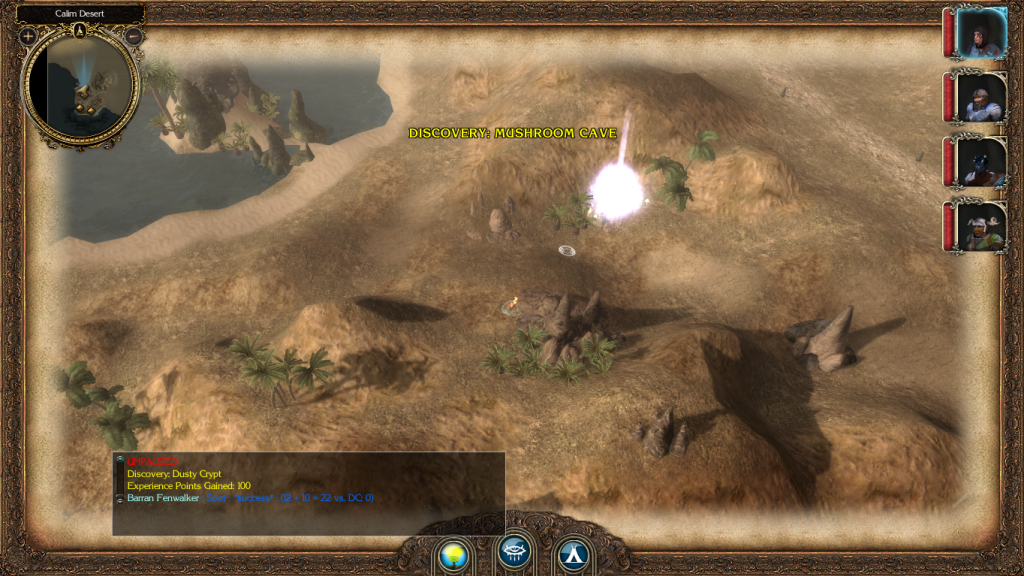Activate the eye-shaped icon button

pyautogui.click(x=514, y=552)
